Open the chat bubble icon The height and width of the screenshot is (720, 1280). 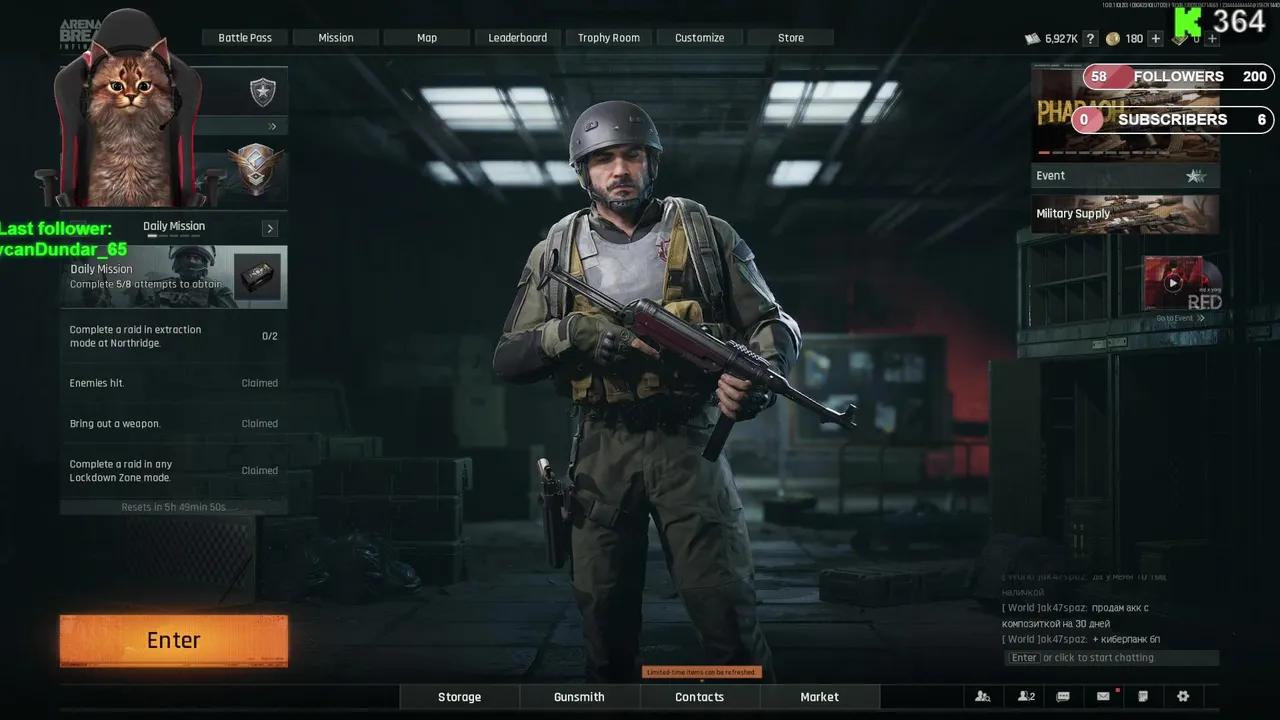pos(1063,696)
